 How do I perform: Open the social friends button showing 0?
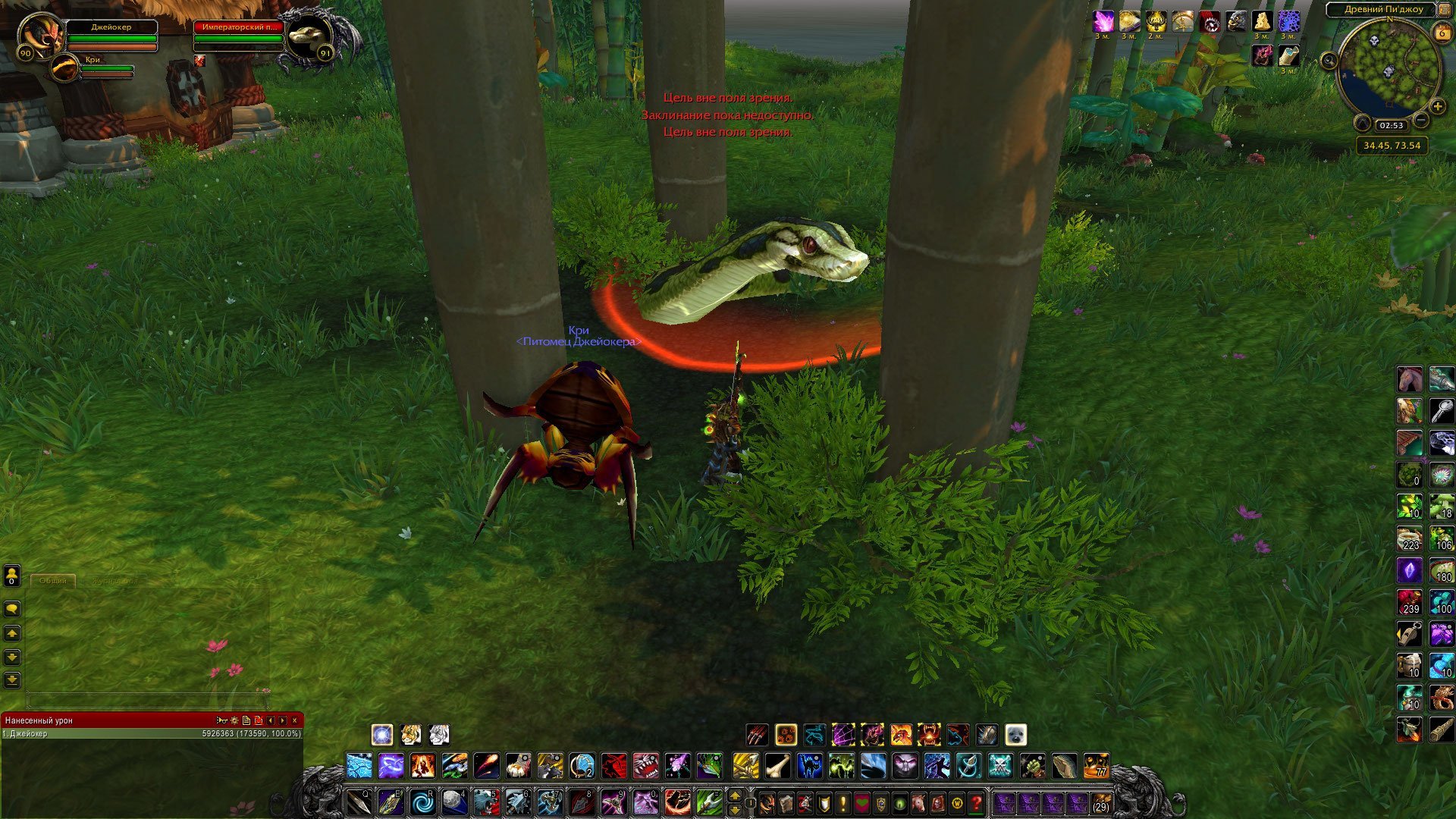[11, 576]
